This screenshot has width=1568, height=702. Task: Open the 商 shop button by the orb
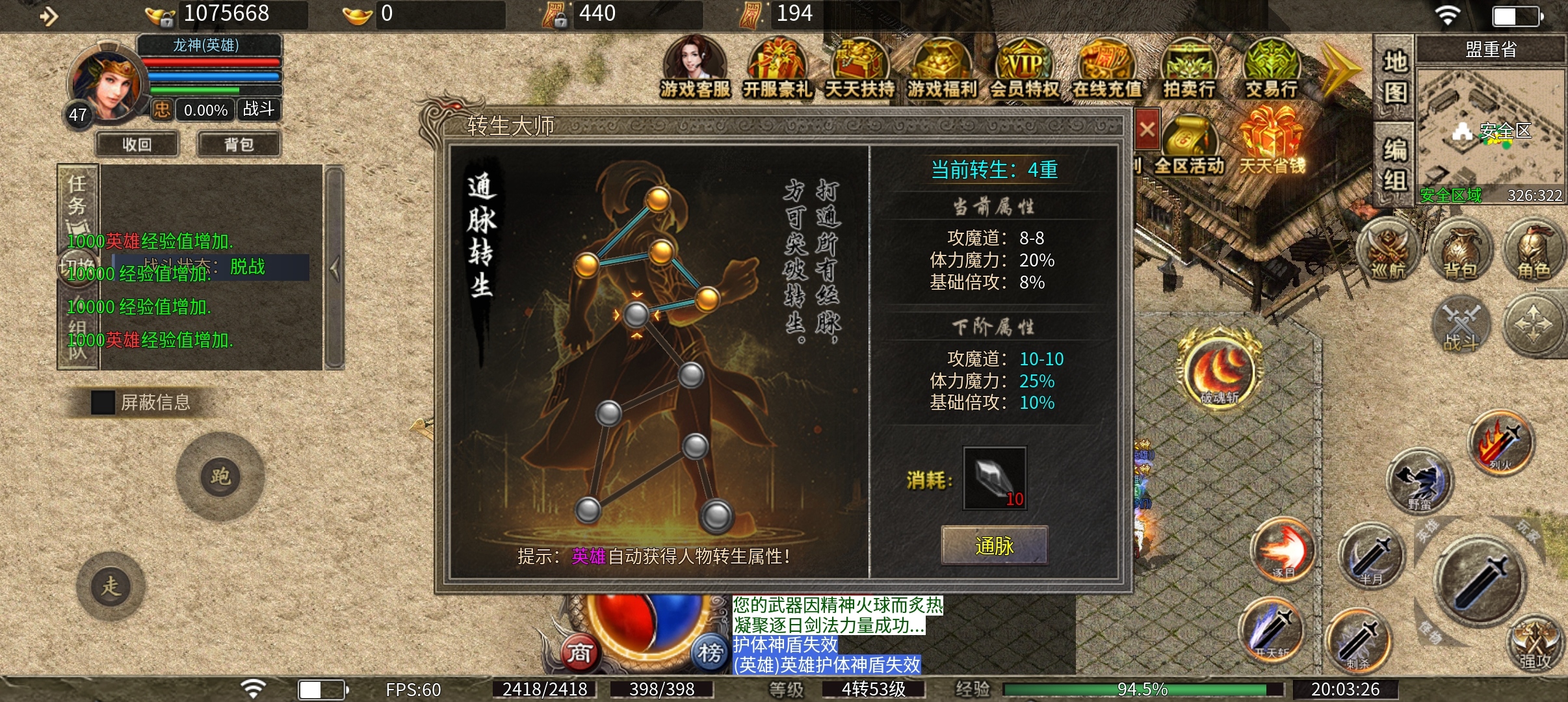579,652
